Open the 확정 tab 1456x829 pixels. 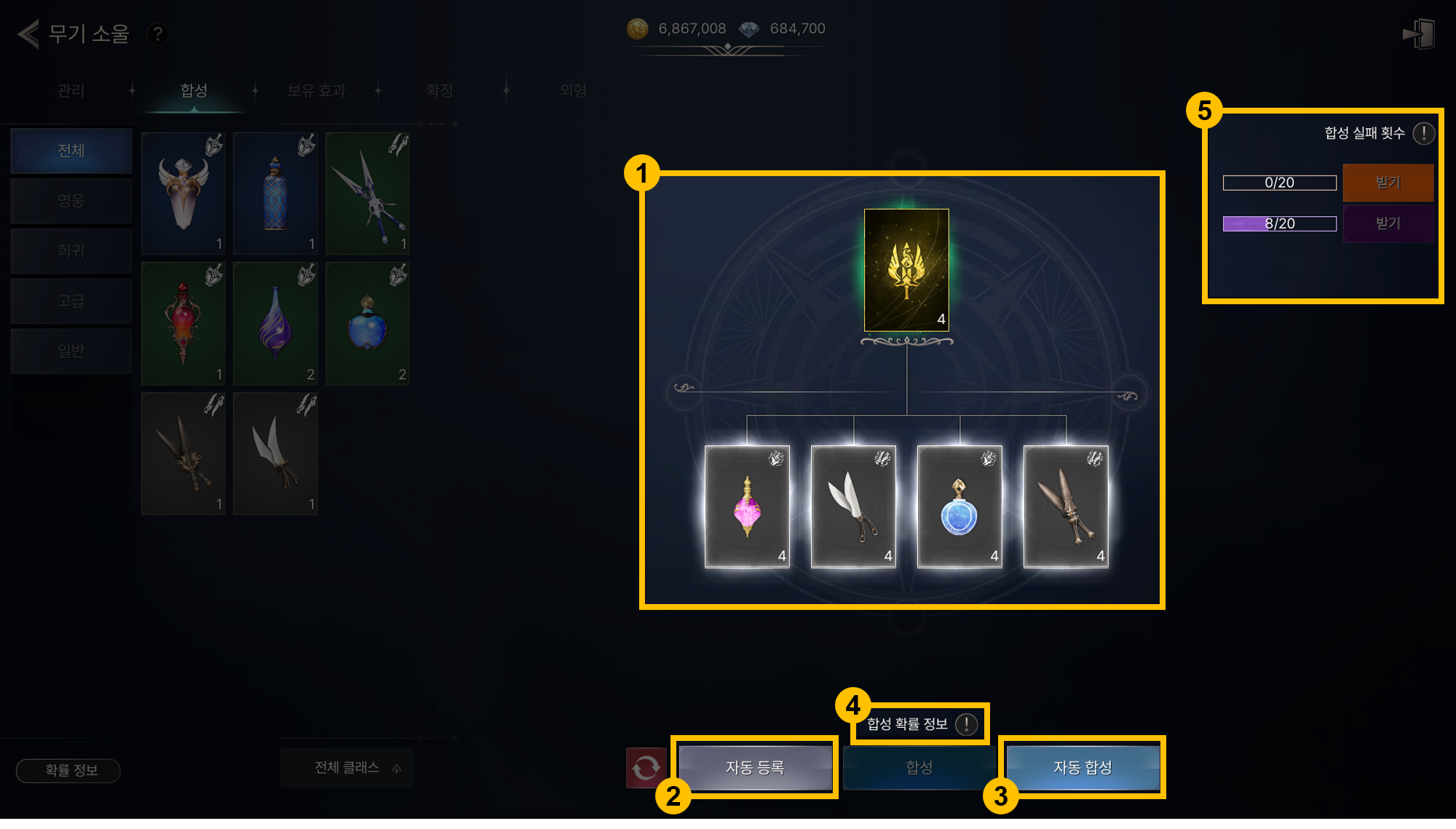(440, 90)
